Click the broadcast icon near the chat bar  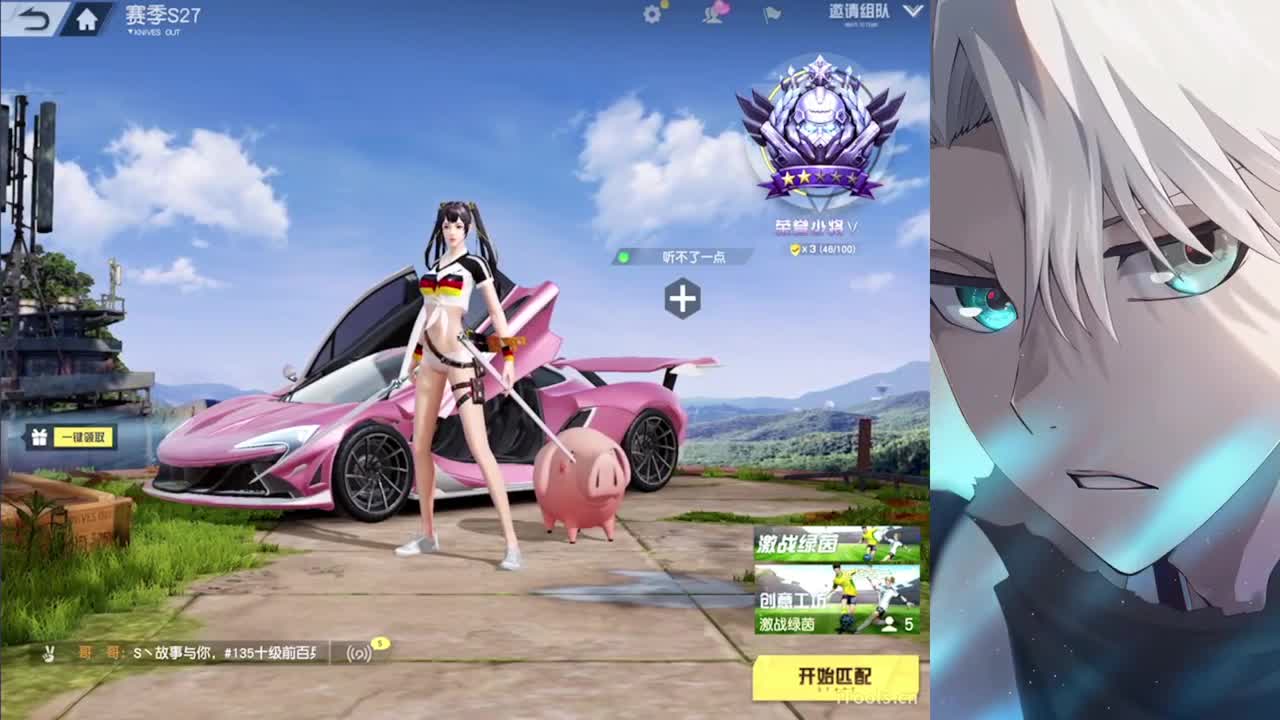pos(358,653)
